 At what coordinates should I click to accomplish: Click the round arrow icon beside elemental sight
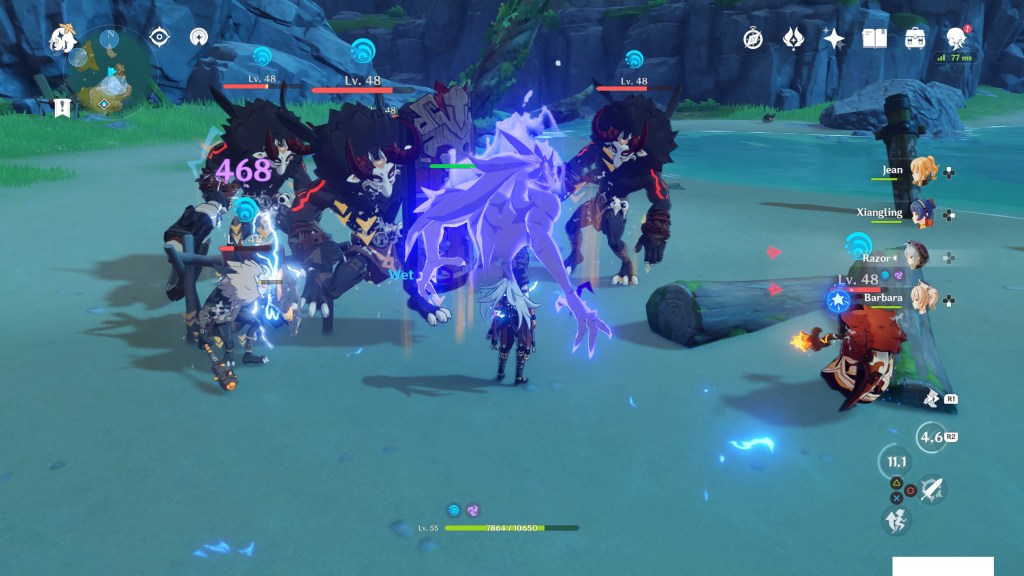(199, 38)
